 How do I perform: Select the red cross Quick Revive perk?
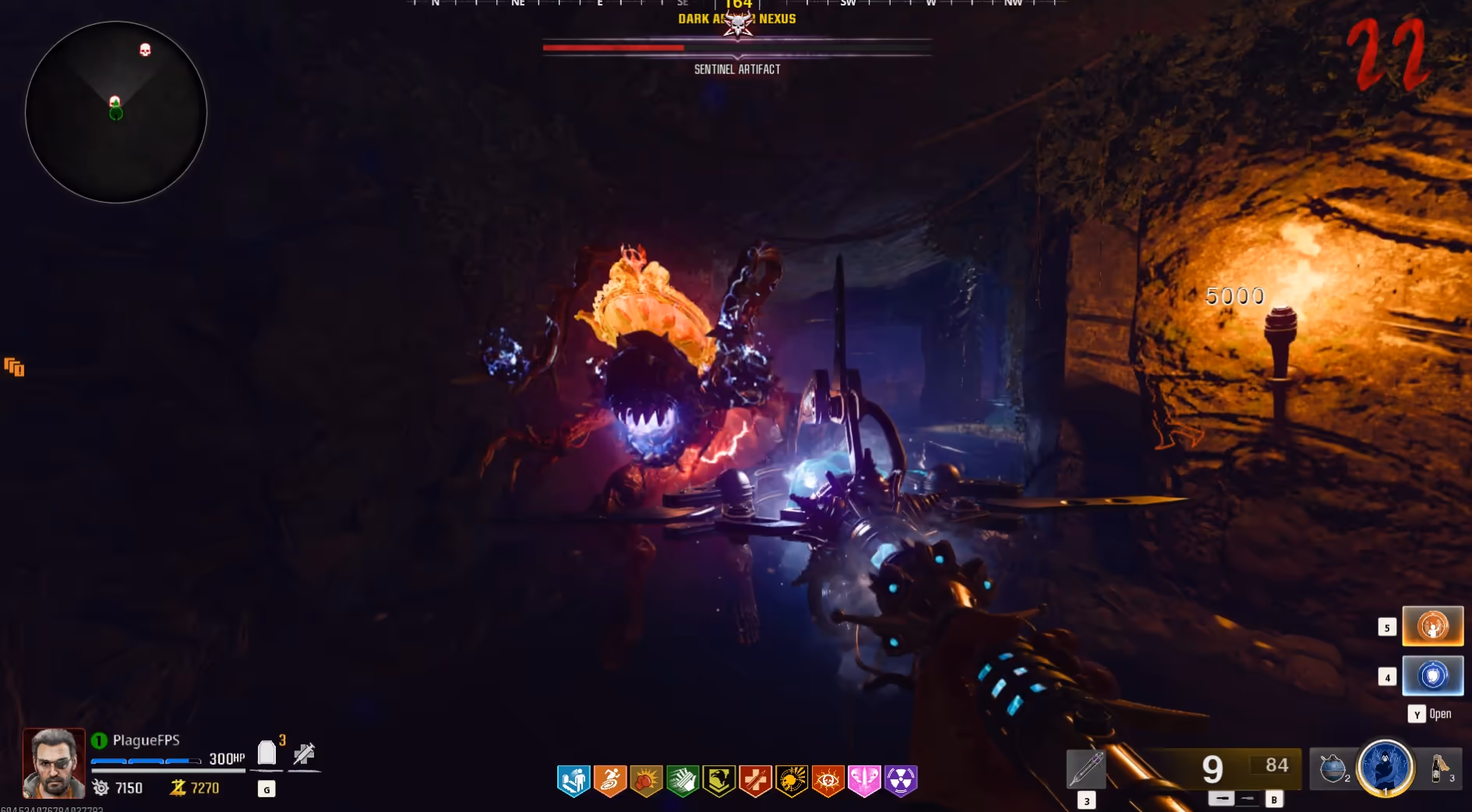[755, 780]
